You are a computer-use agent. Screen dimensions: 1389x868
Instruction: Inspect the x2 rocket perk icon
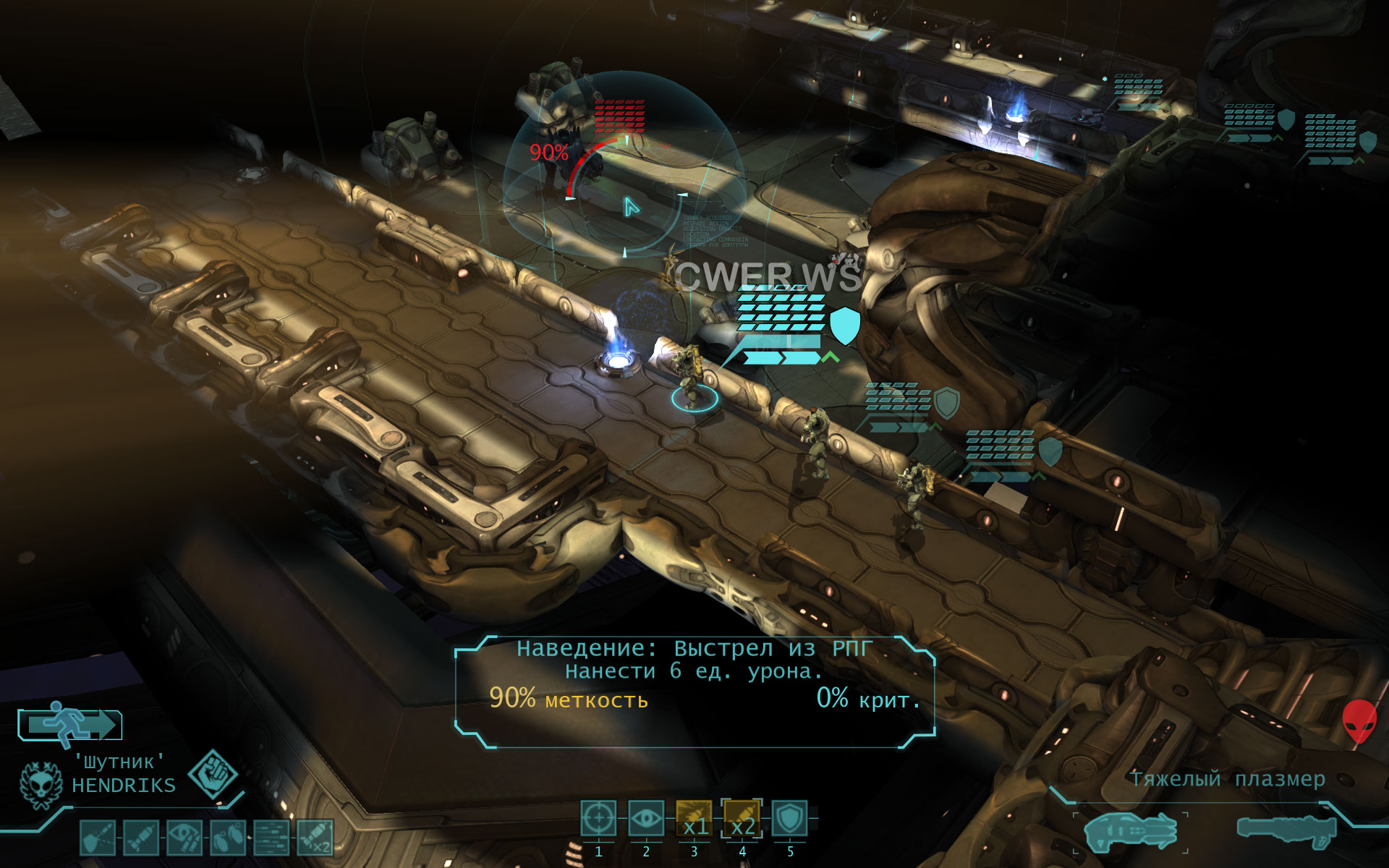(315, 838)
